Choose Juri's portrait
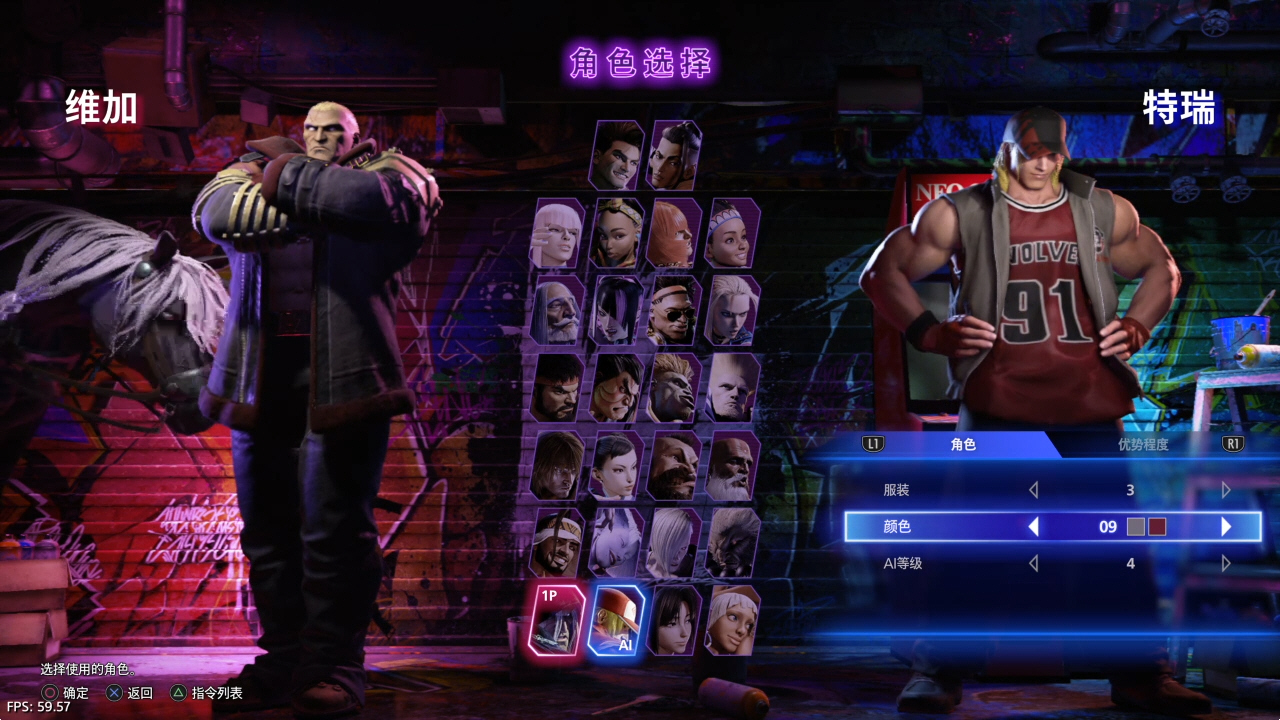 click(x=616, y=311)
